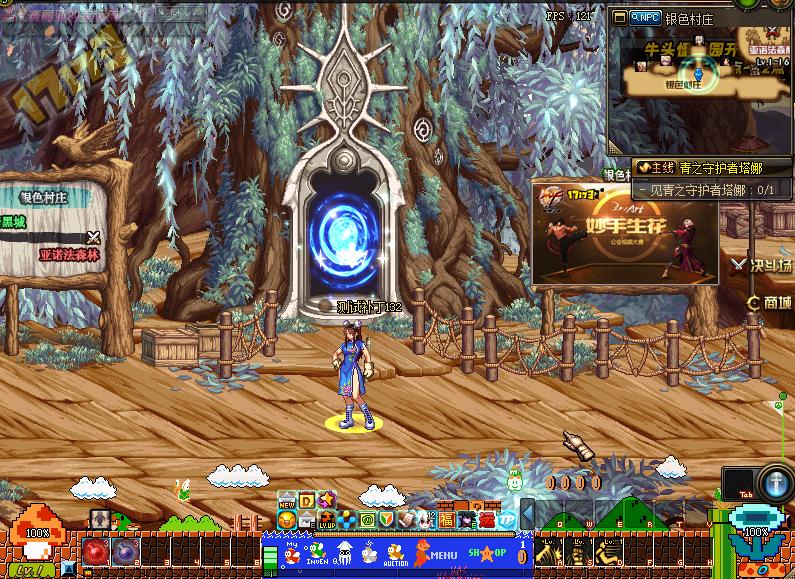Viewport: 795px width, 579px height.
Task: Open the LV.UP icon
Action: coord(327,520)
